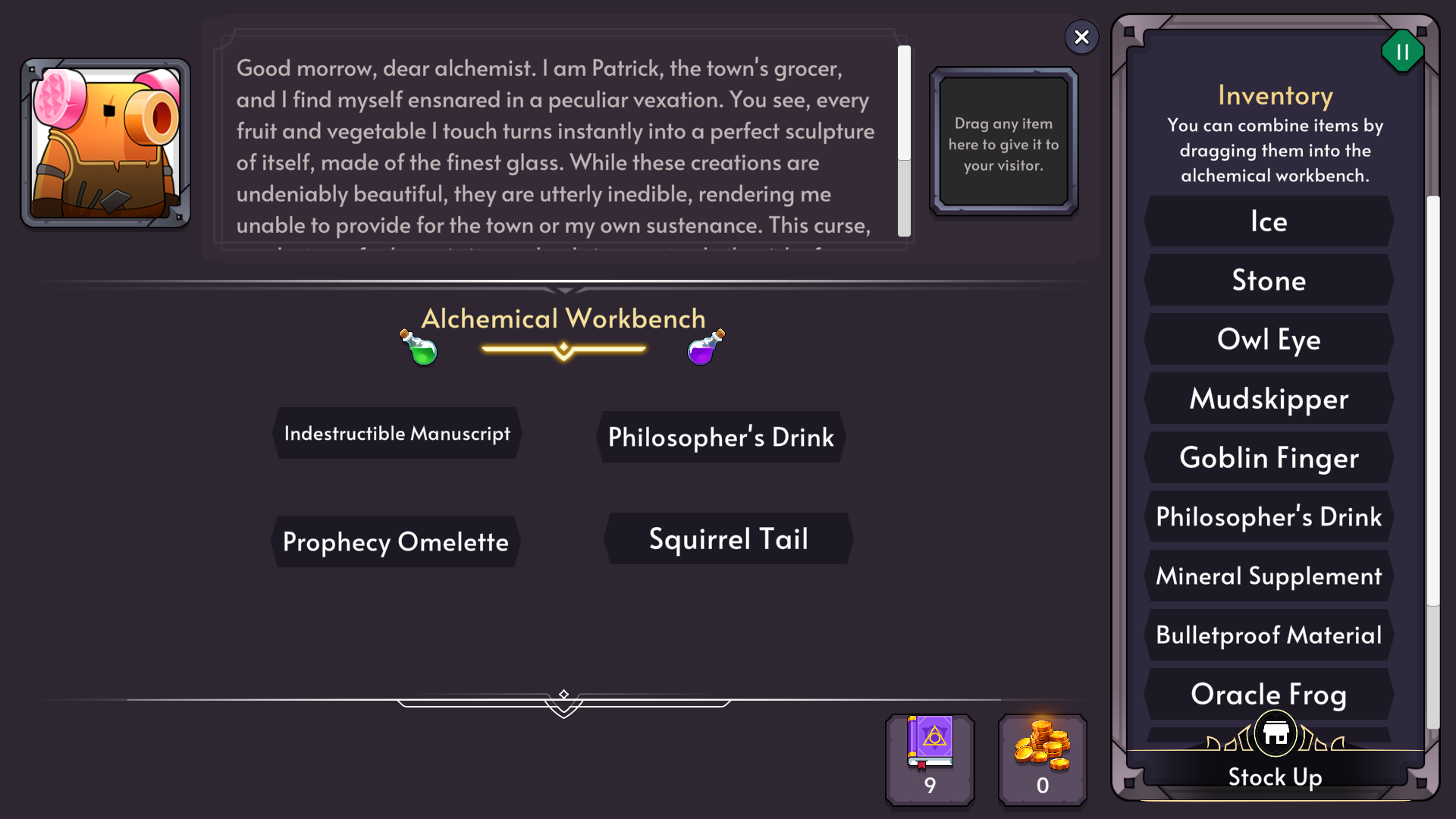Toggle selection of the Prophecy Omelette item

(x=395, y=541)
